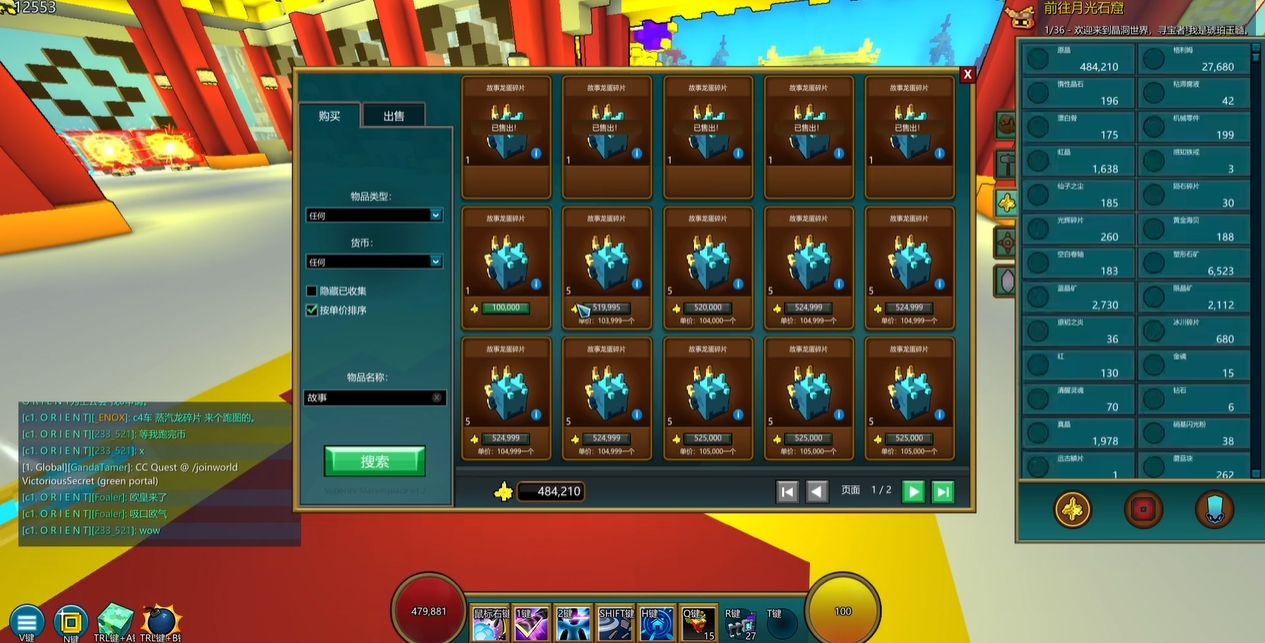This screenshot has width=1265, height=643.
Task: Clear the item name search text
Action: coord(437,398)
